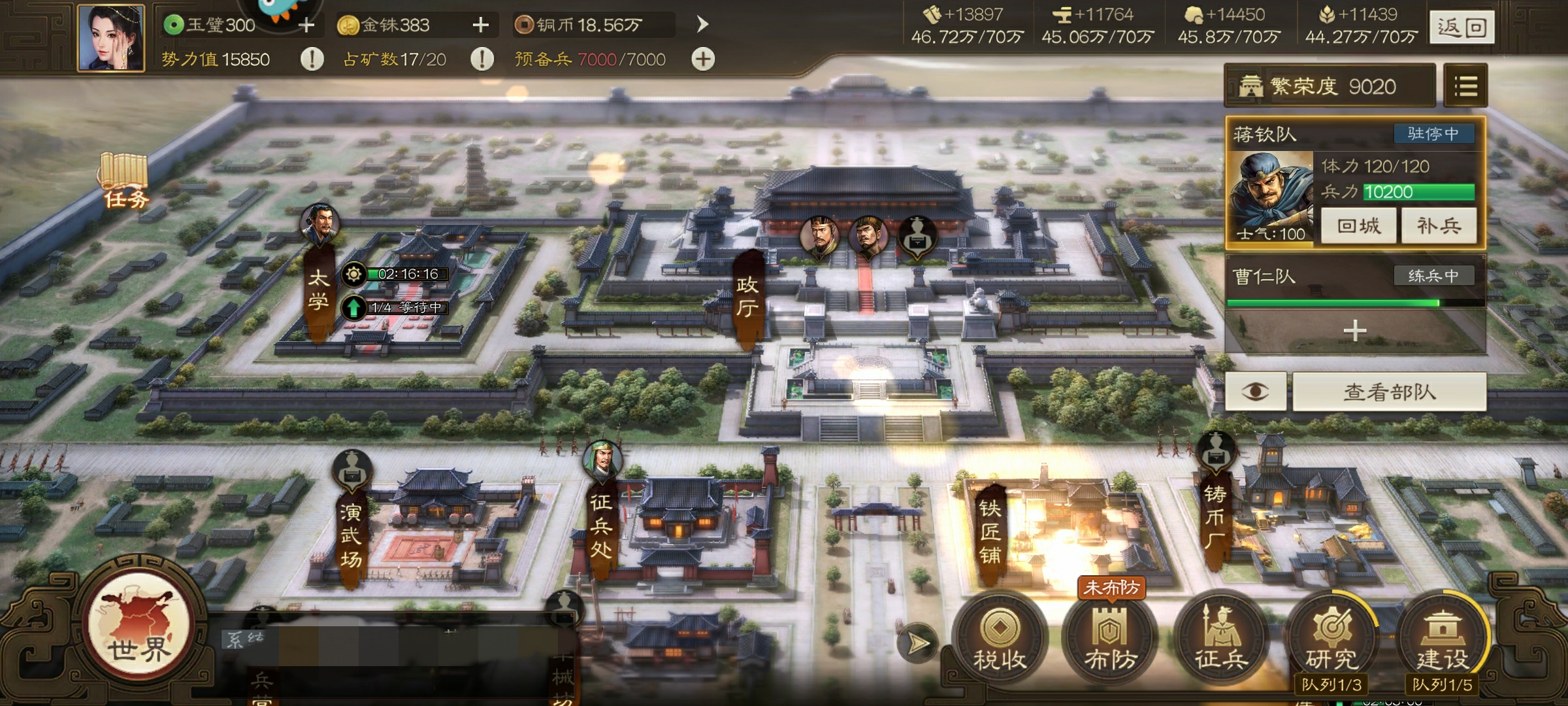Toggle the eye visibility button

(x=1255, y=392)
